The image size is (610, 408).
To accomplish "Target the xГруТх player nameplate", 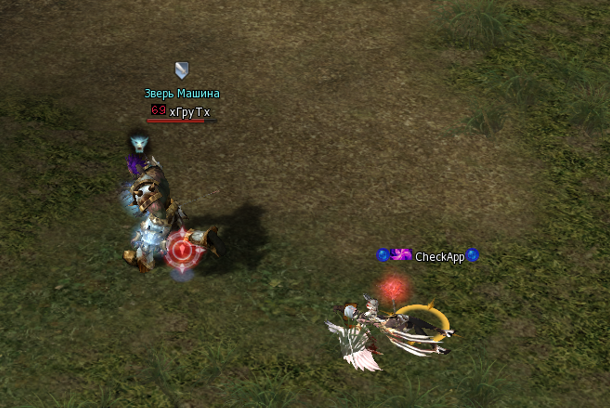I will [x=189, y=112].
